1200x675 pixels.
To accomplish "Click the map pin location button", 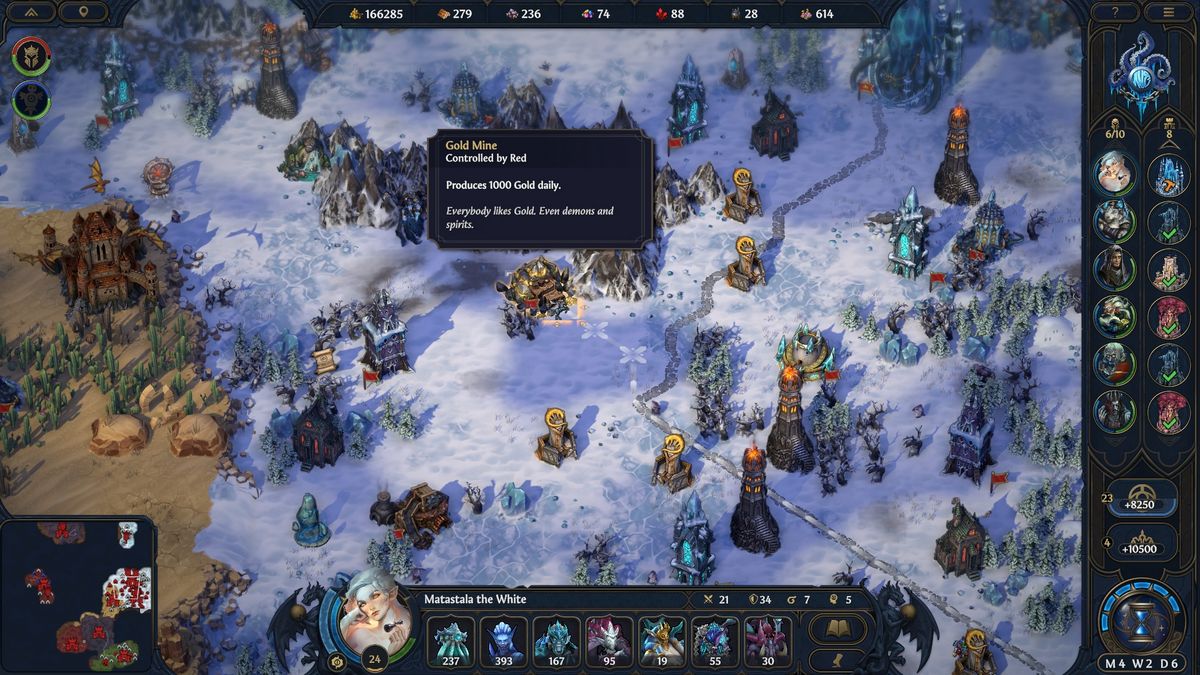I will (82, 12).
